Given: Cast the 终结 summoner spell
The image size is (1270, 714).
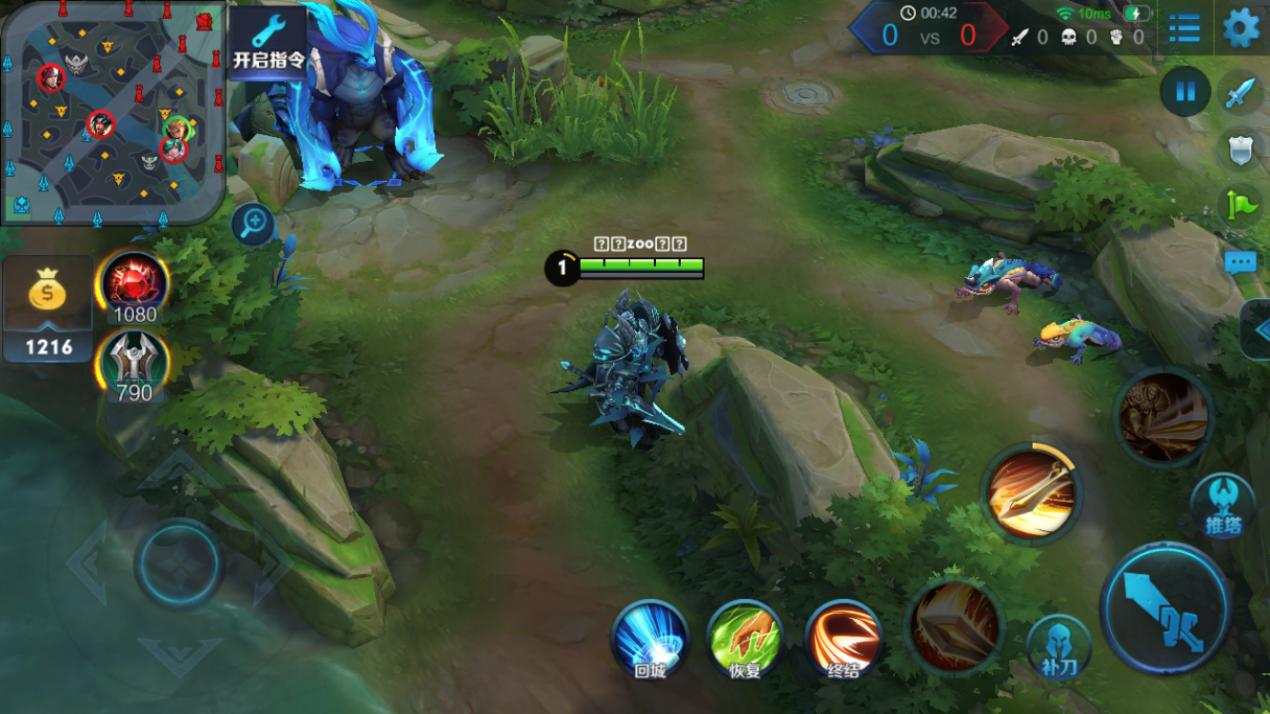Looking at the screenshot, I should pos(843,638).
